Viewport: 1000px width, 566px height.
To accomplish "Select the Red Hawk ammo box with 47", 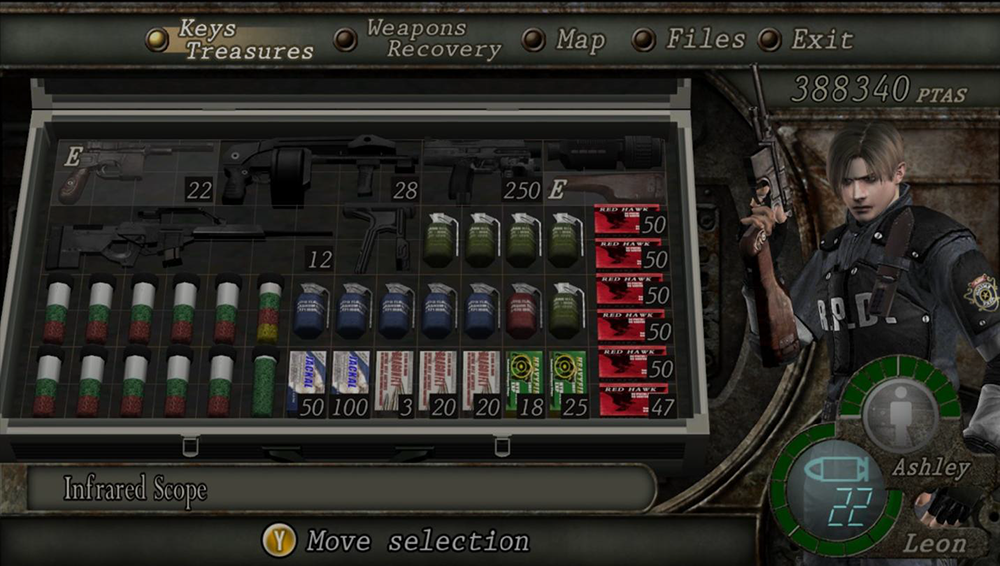I will point(630,400).
